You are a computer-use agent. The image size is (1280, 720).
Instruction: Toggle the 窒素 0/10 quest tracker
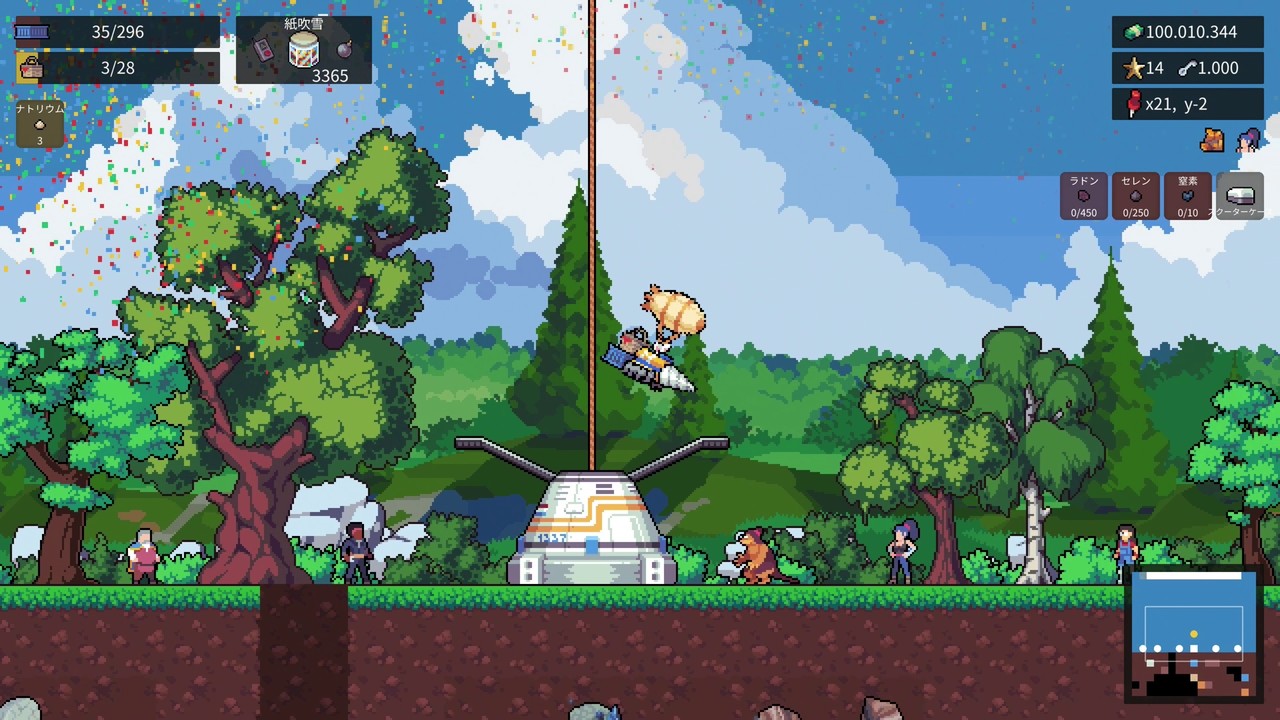(1188, 196)
